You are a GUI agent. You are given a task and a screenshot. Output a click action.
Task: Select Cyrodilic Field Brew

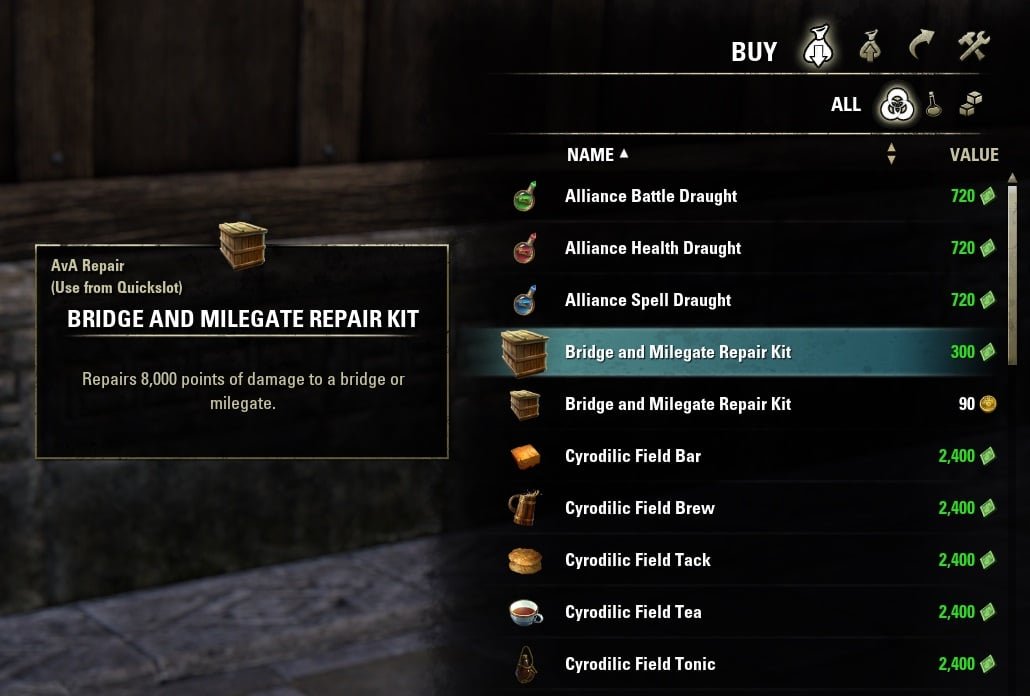[x=640, y=508]
